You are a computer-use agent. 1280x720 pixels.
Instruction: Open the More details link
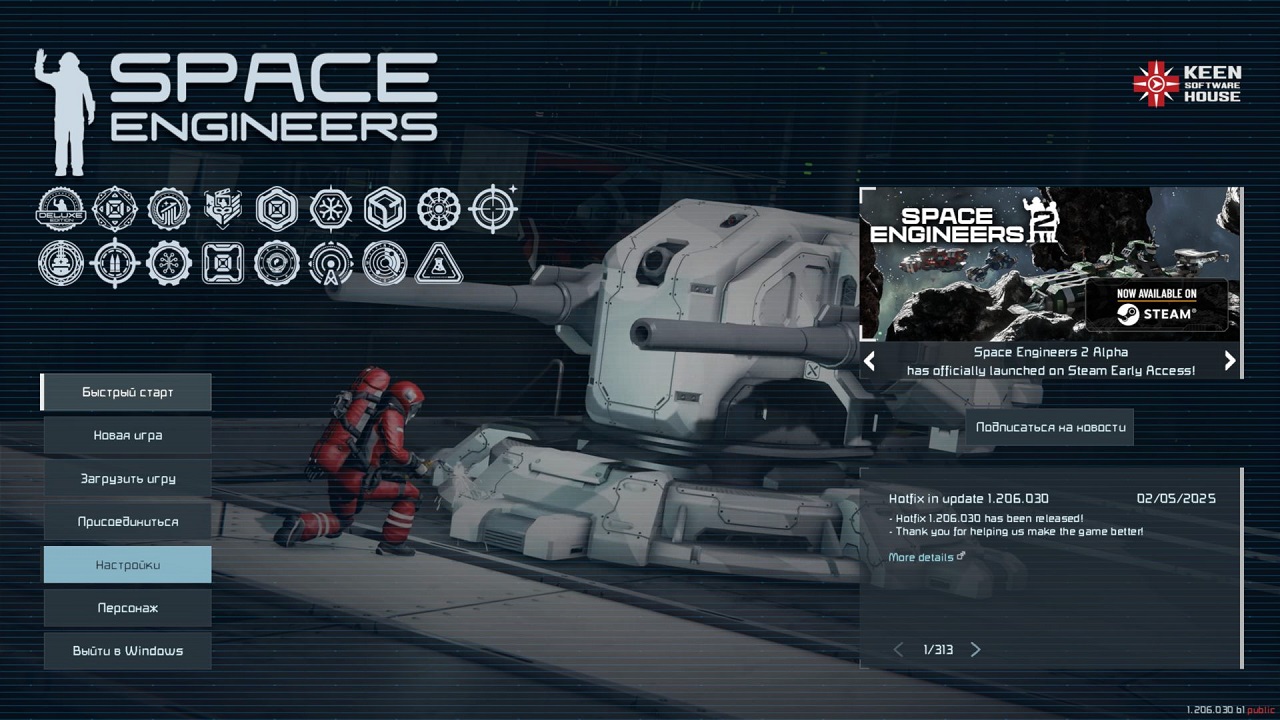click(920, 557)
